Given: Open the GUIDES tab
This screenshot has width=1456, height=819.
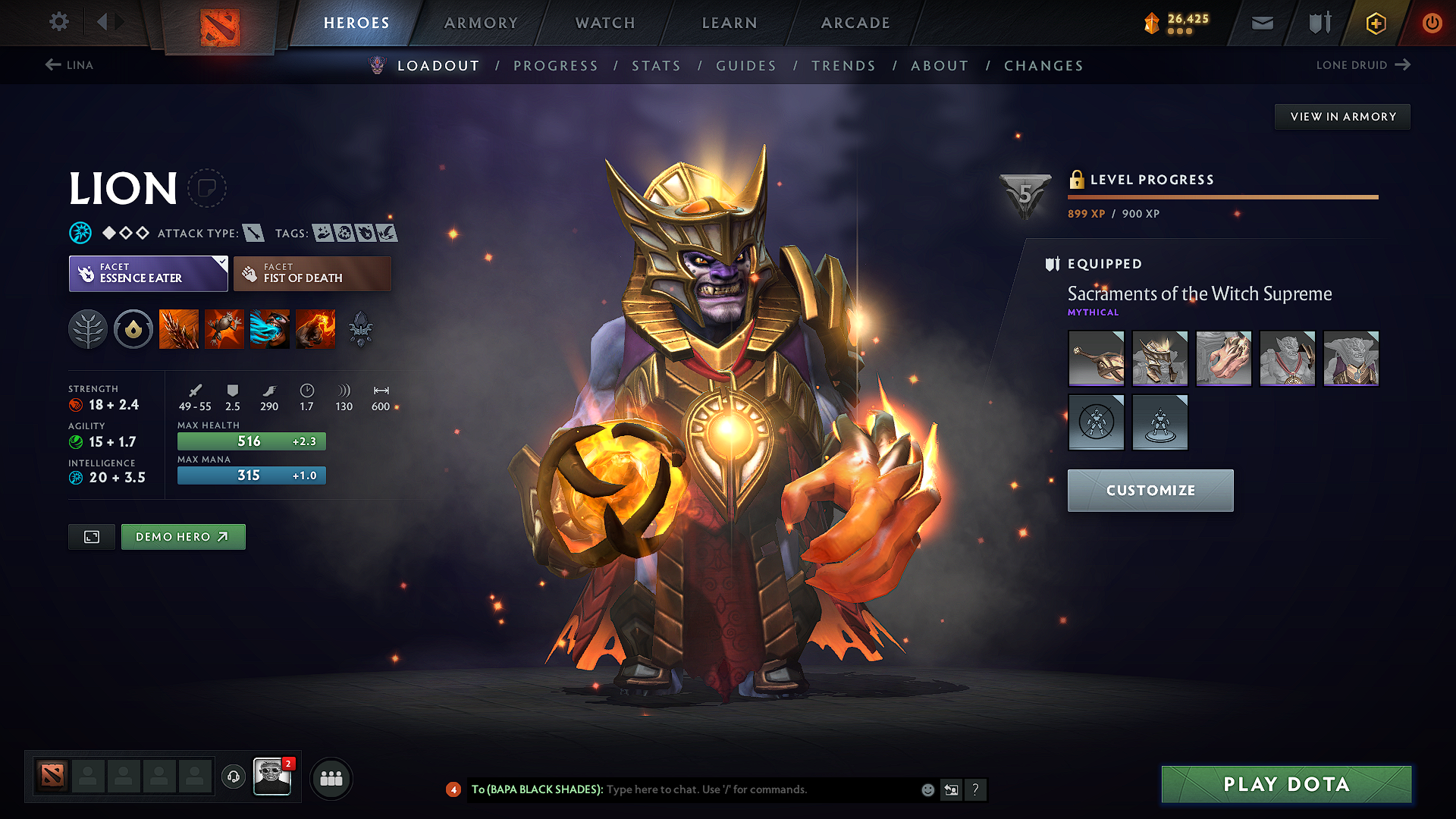Looking at the screenshot, I should pos(745,66).
